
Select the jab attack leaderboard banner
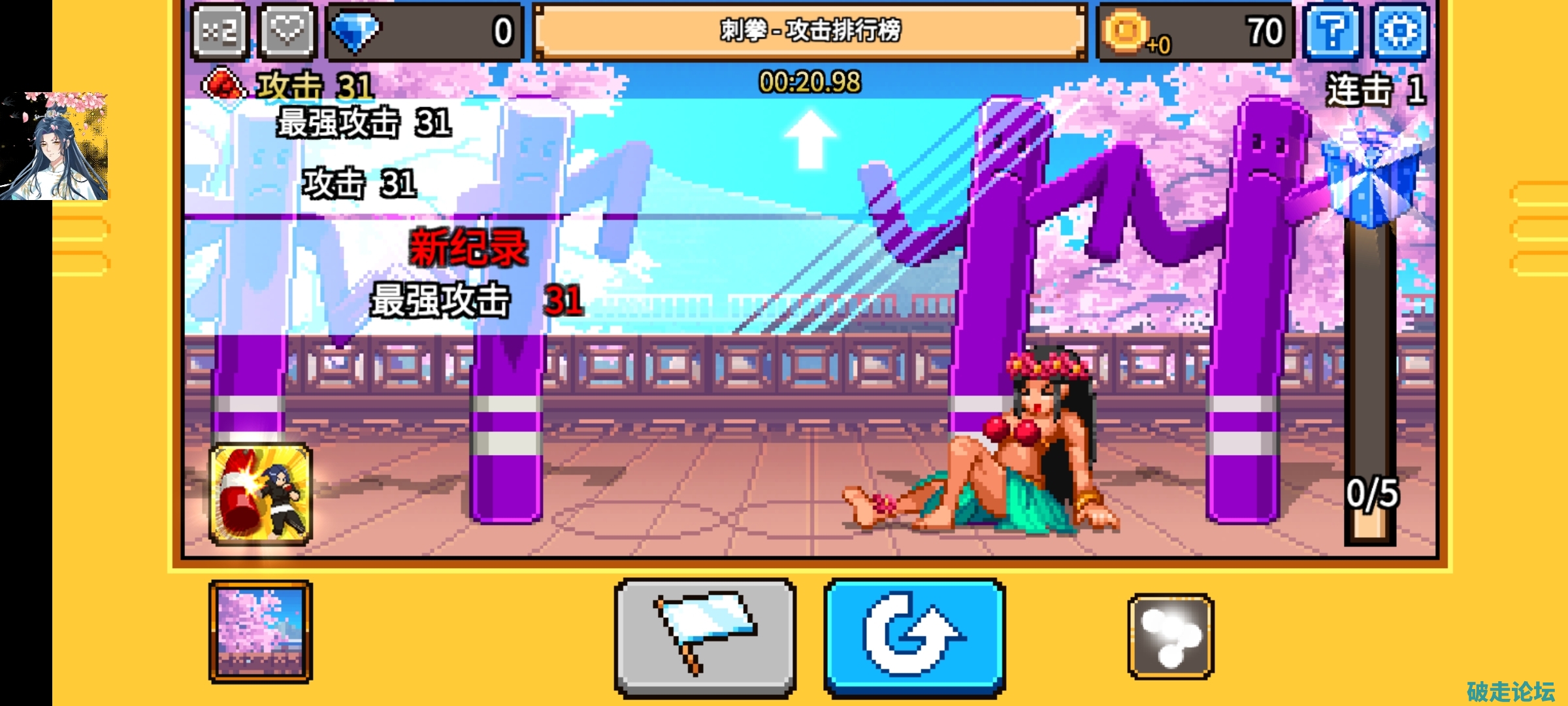[x=810, y=31]
